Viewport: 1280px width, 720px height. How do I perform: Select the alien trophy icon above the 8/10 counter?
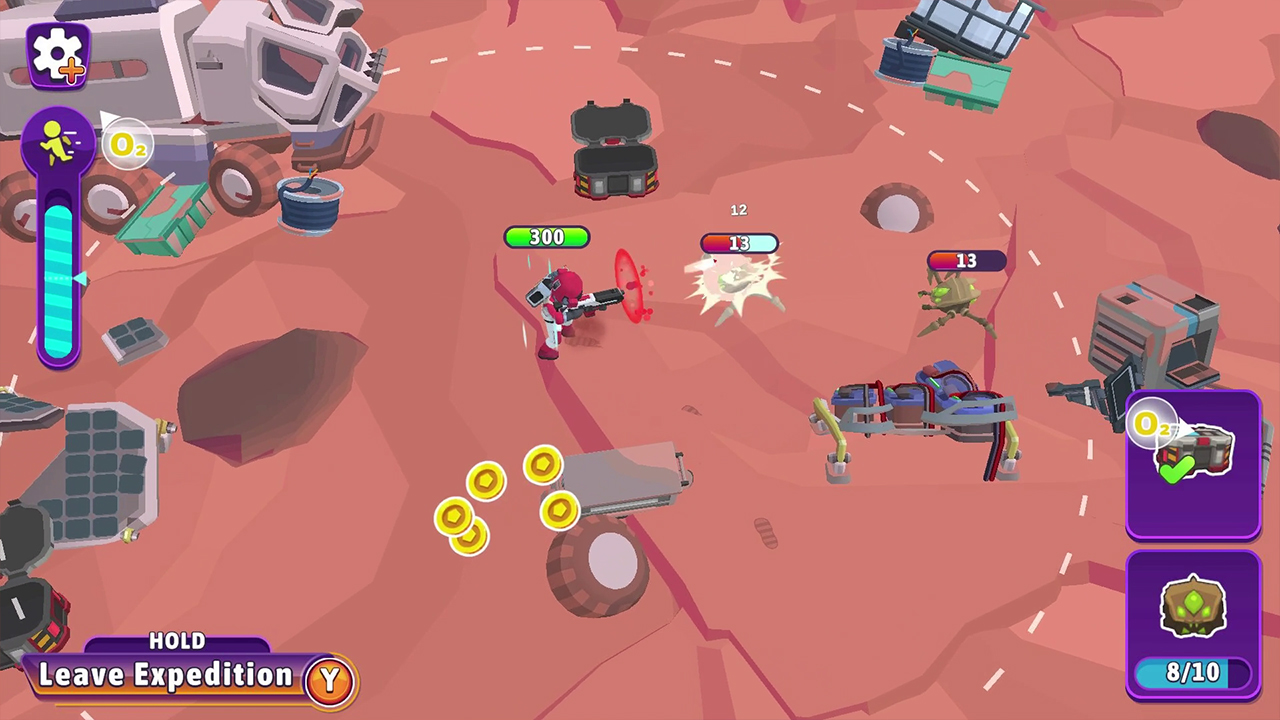(1193, 608)
